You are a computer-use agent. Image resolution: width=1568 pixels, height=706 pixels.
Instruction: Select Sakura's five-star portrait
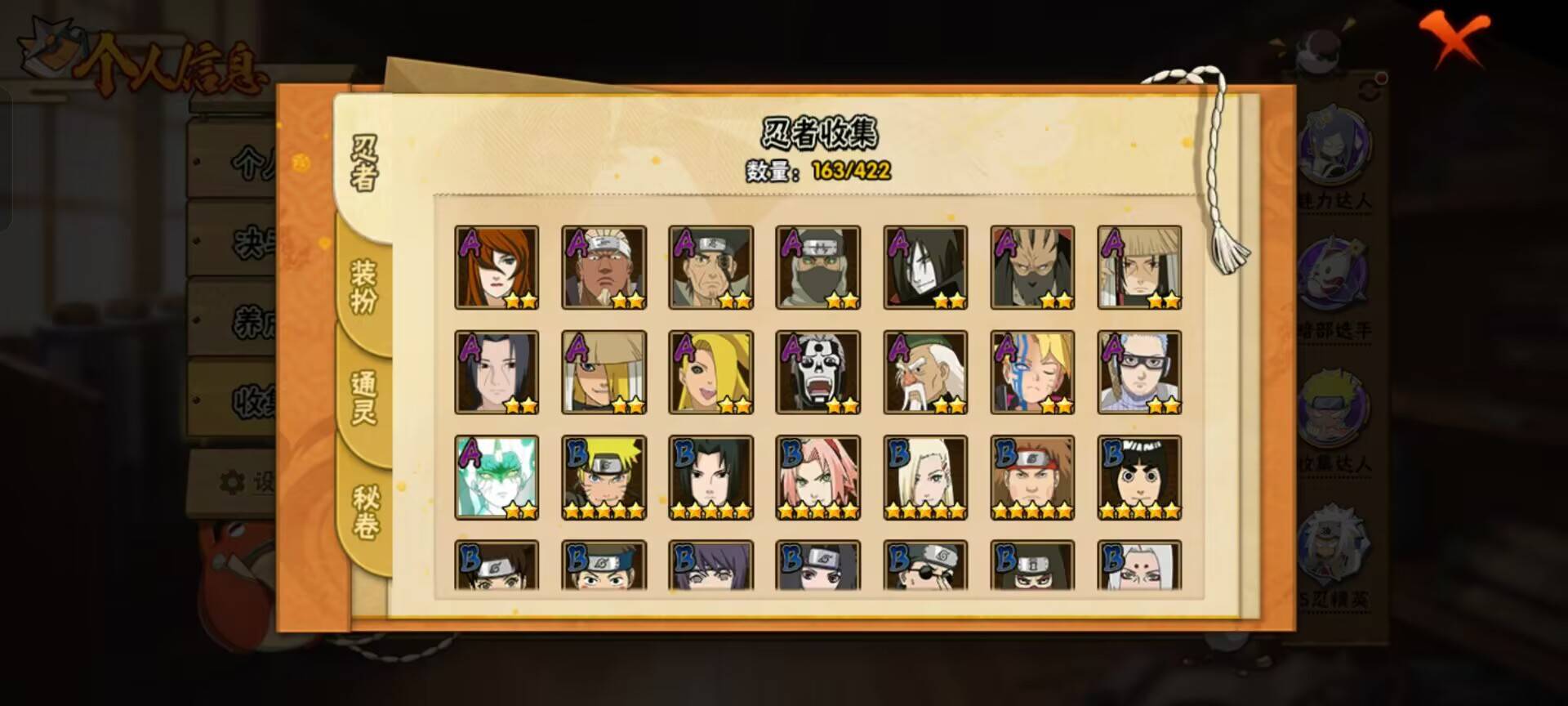[819, 478]
